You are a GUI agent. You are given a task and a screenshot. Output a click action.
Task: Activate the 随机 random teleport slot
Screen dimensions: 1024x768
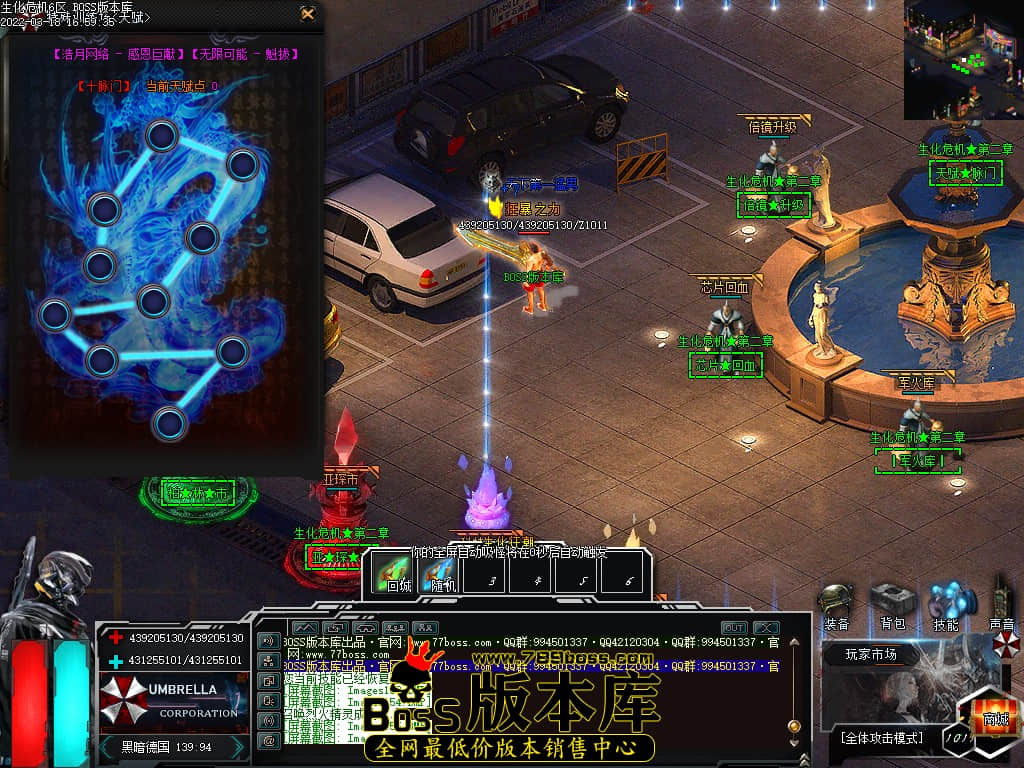coord(439,573)
